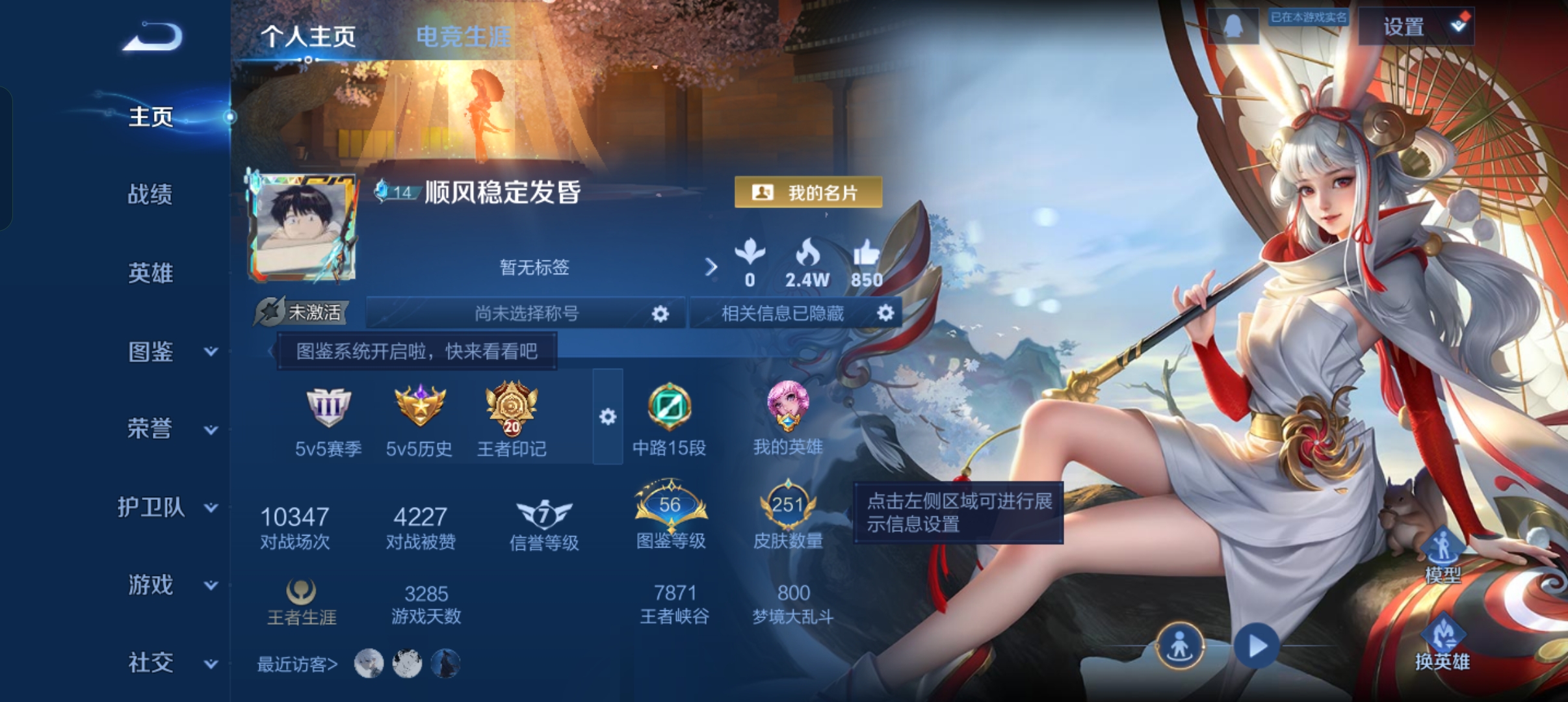The height and width of the screenshot is (702, 1568).
Task: Toggle the 模型 model view button
Action: tap(1443, 556)
